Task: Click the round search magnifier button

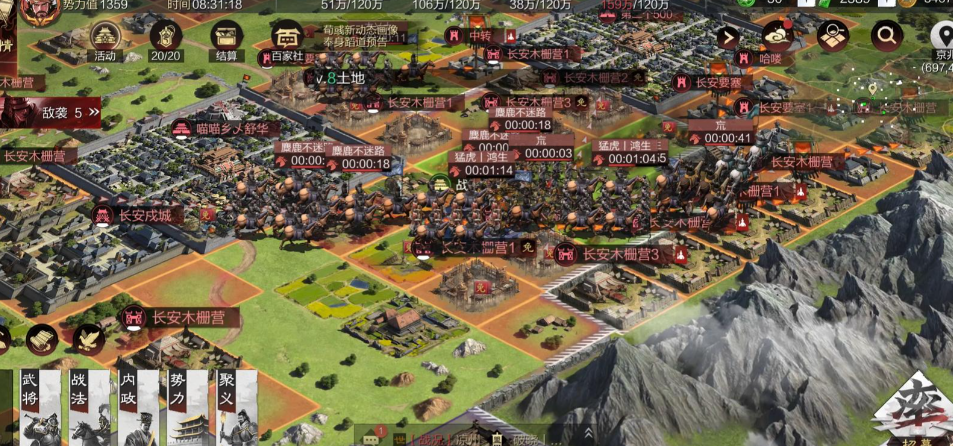Action: coord(886,37)
